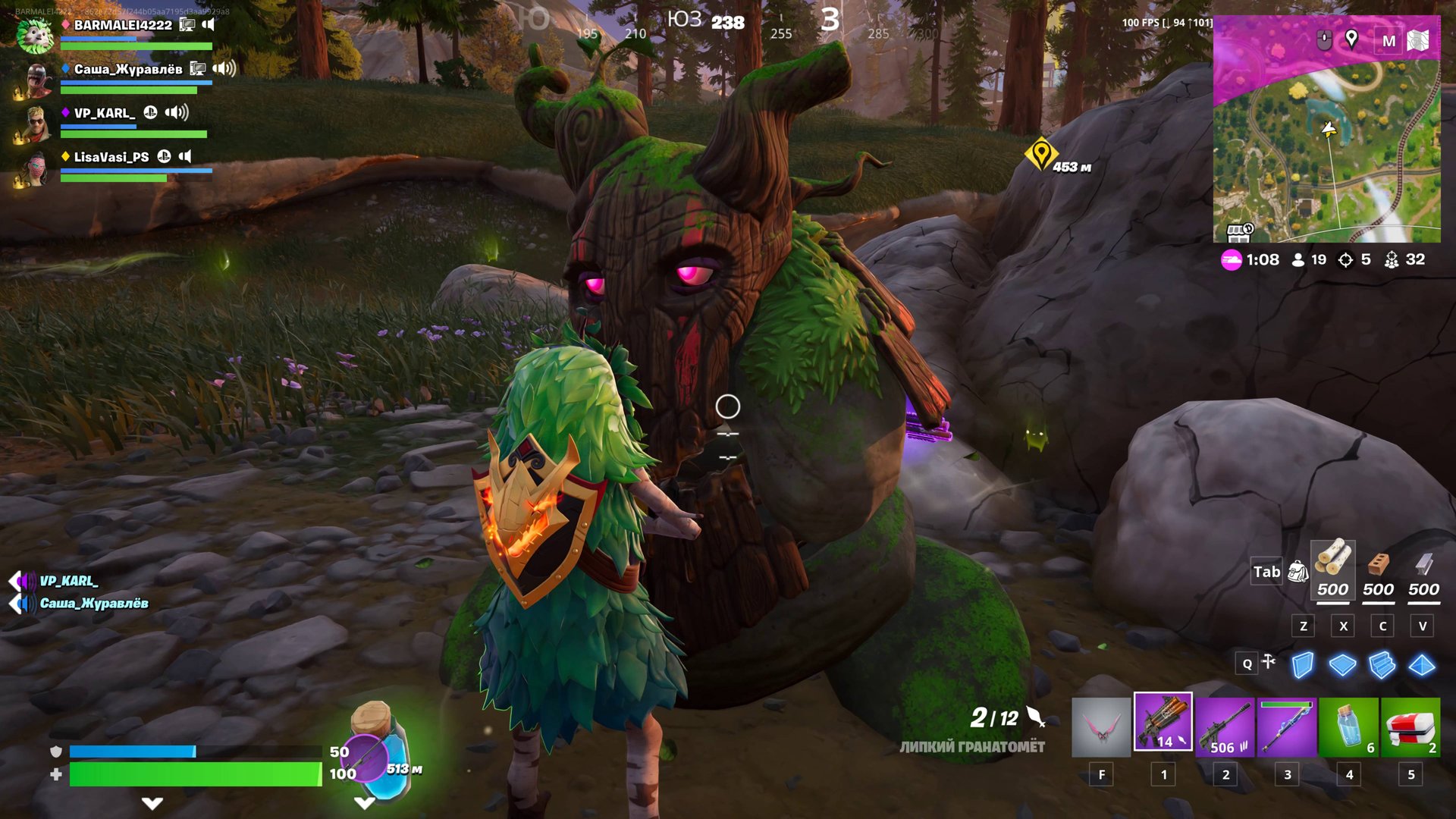Select the pyramid roof building piece
The image size is (1456, 819).
pos(1422,665)
